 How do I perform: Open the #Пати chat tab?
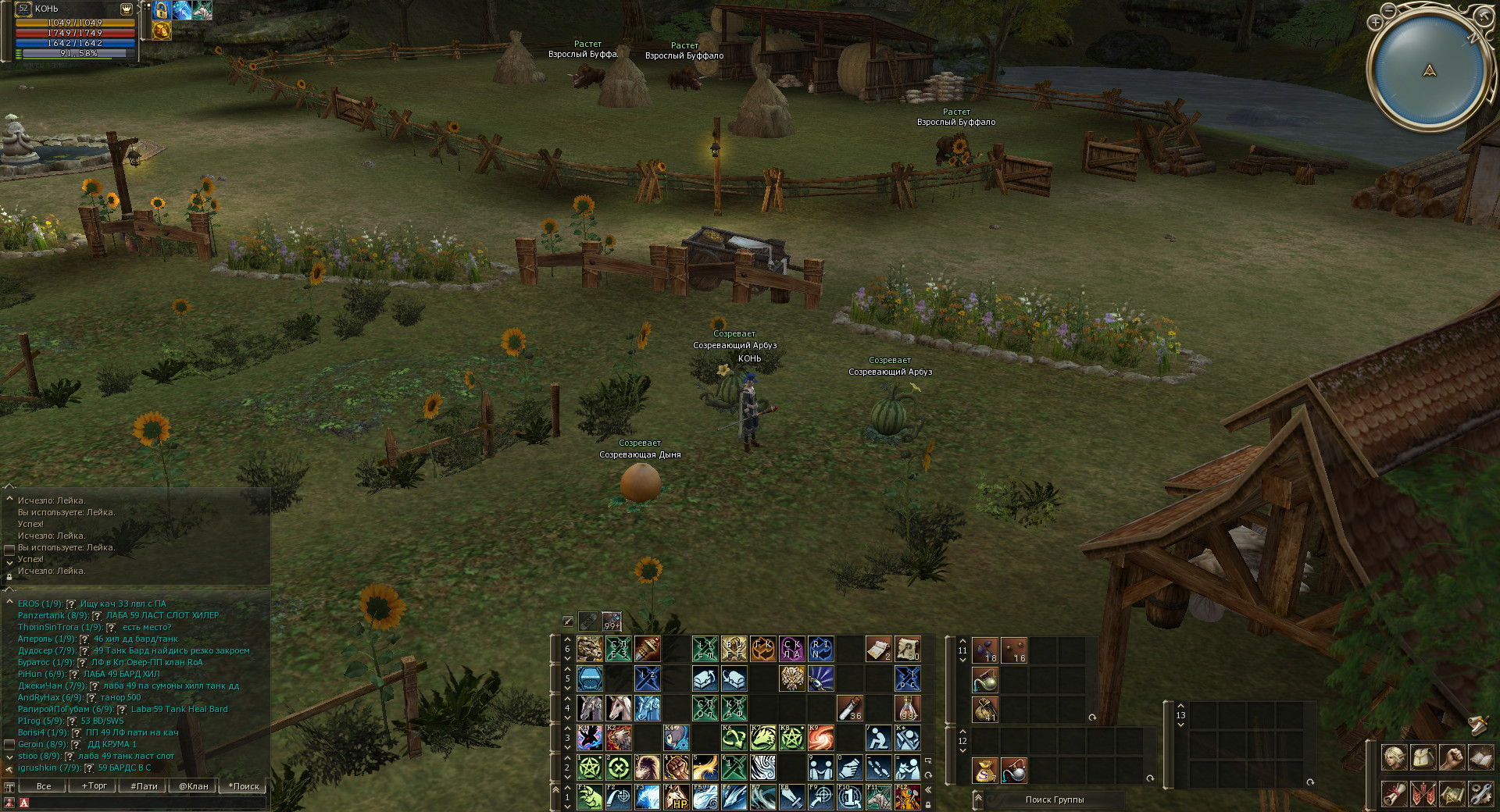[144, 786]
